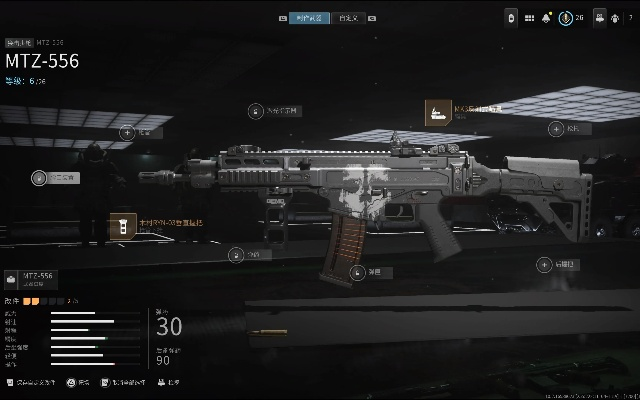Toggle the microphone voice chat icon
The width and height of the screenshot is (640, 400).
coord(565,18)
